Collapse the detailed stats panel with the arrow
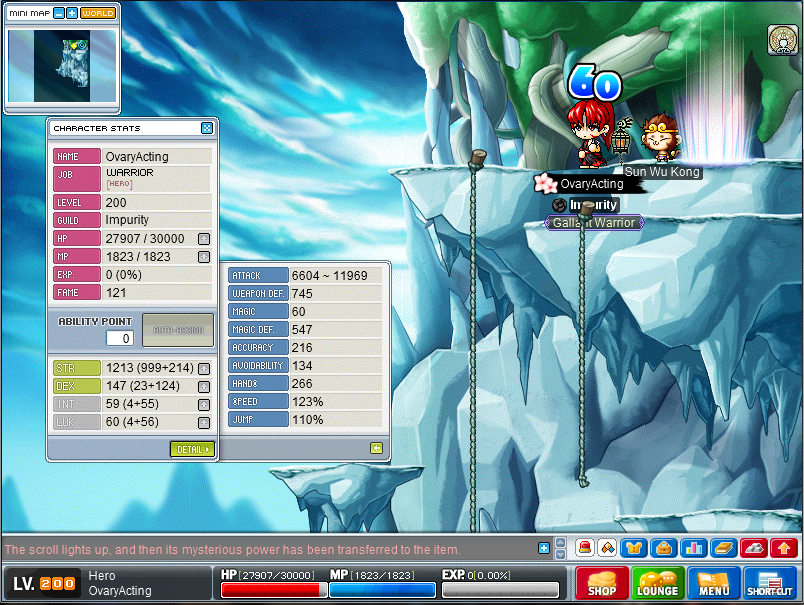The height and width of the screenshot is (605, 804). (x=376, y=448)
